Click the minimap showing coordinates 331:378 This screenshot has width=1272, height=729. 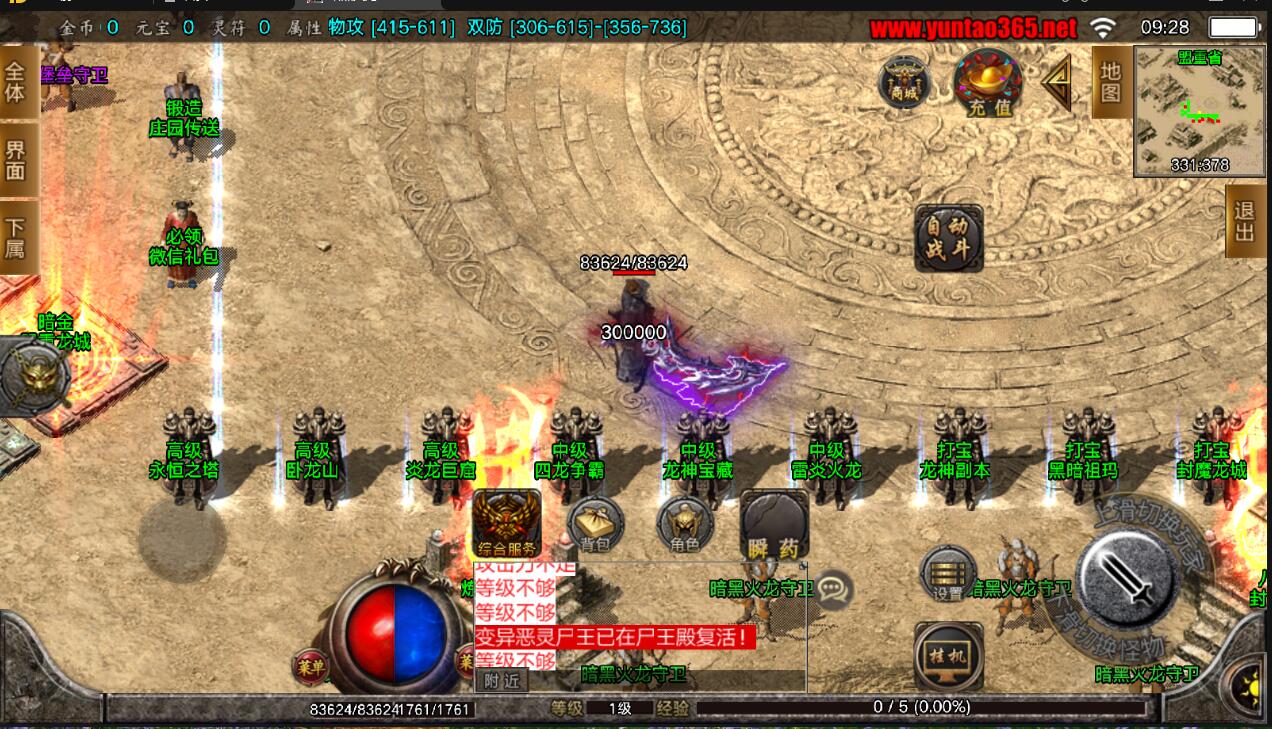pyautogui.click(x=1196, y=110)
